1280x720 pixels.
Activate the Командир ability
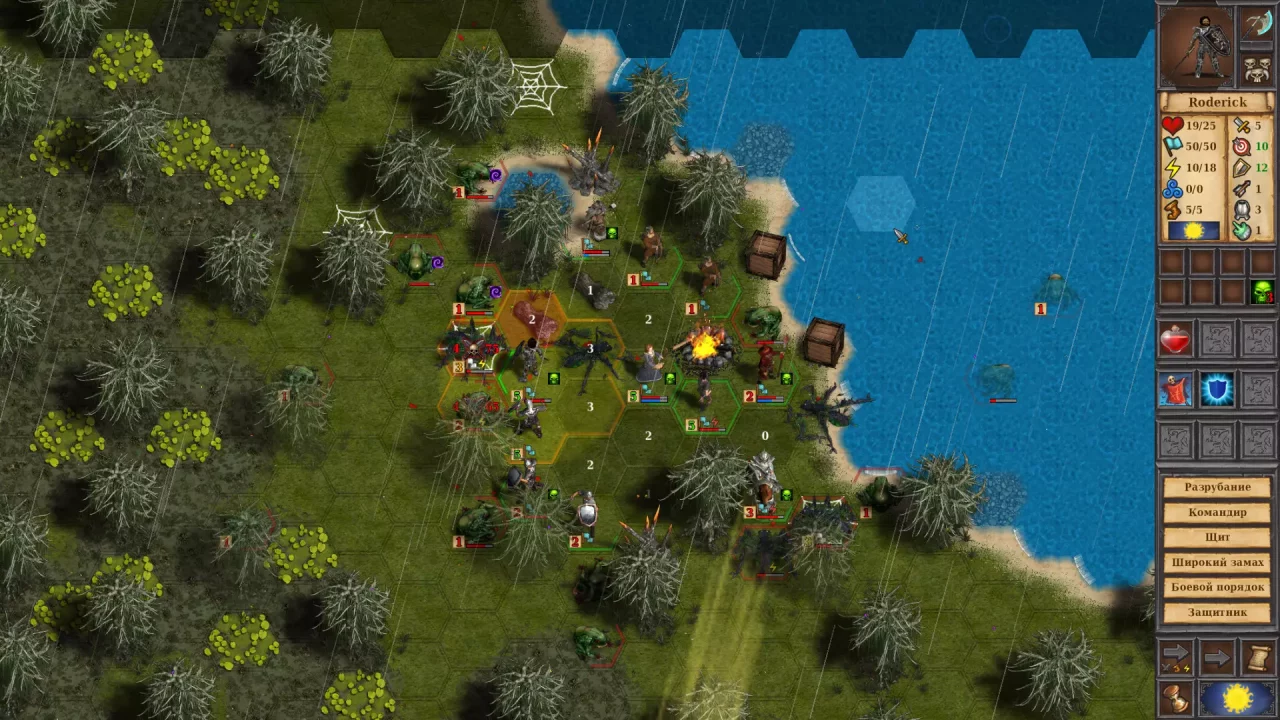click(1216, 512)
